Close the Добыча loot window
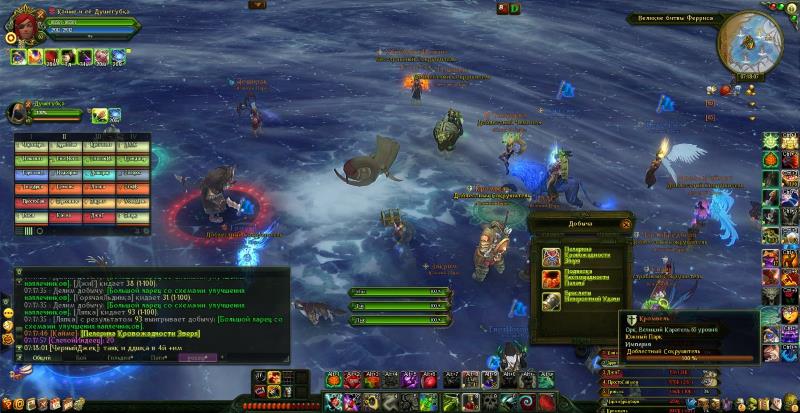 626,225
